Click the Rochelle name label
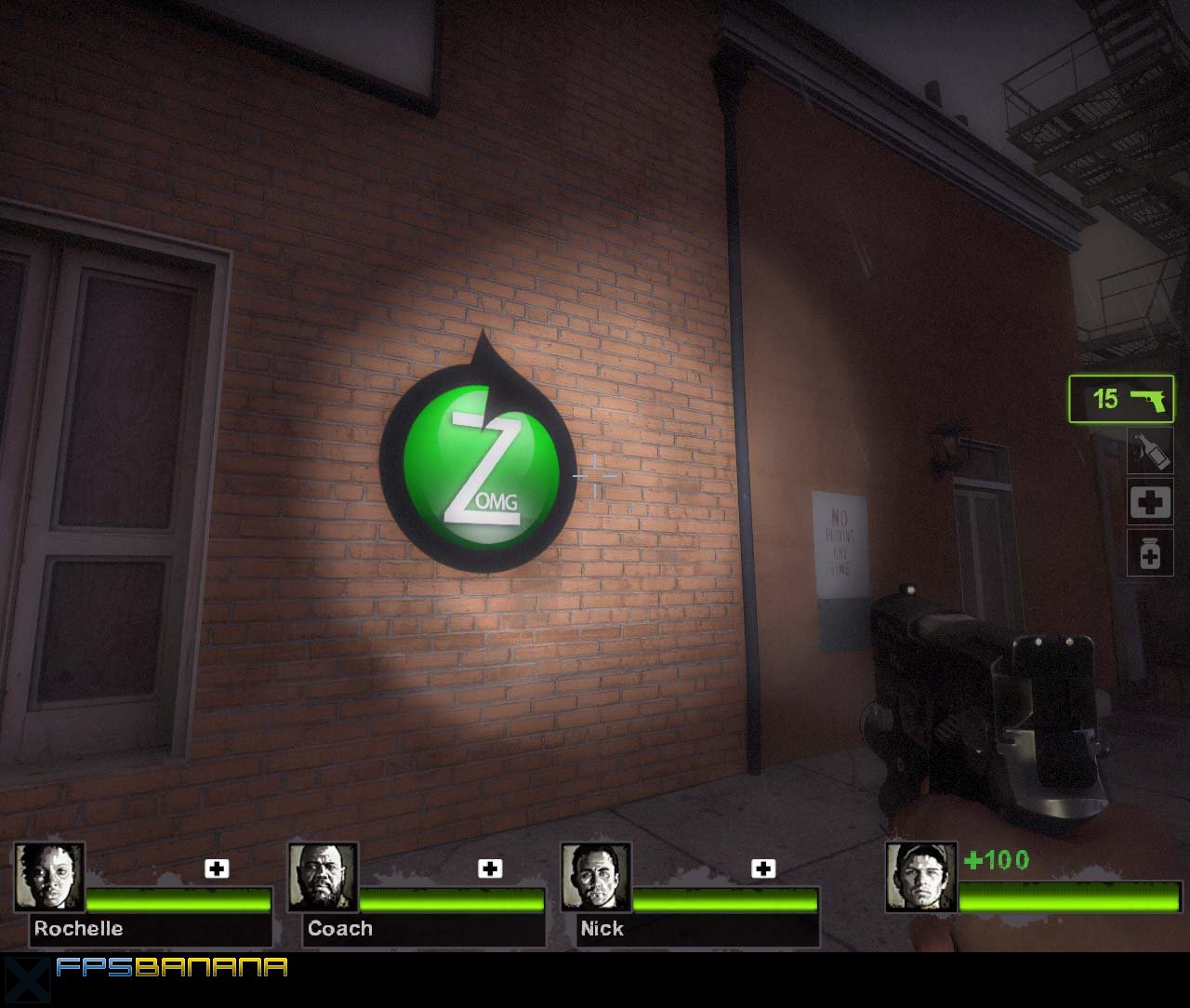This screenshot has height=1008, width=1190. 78,928
